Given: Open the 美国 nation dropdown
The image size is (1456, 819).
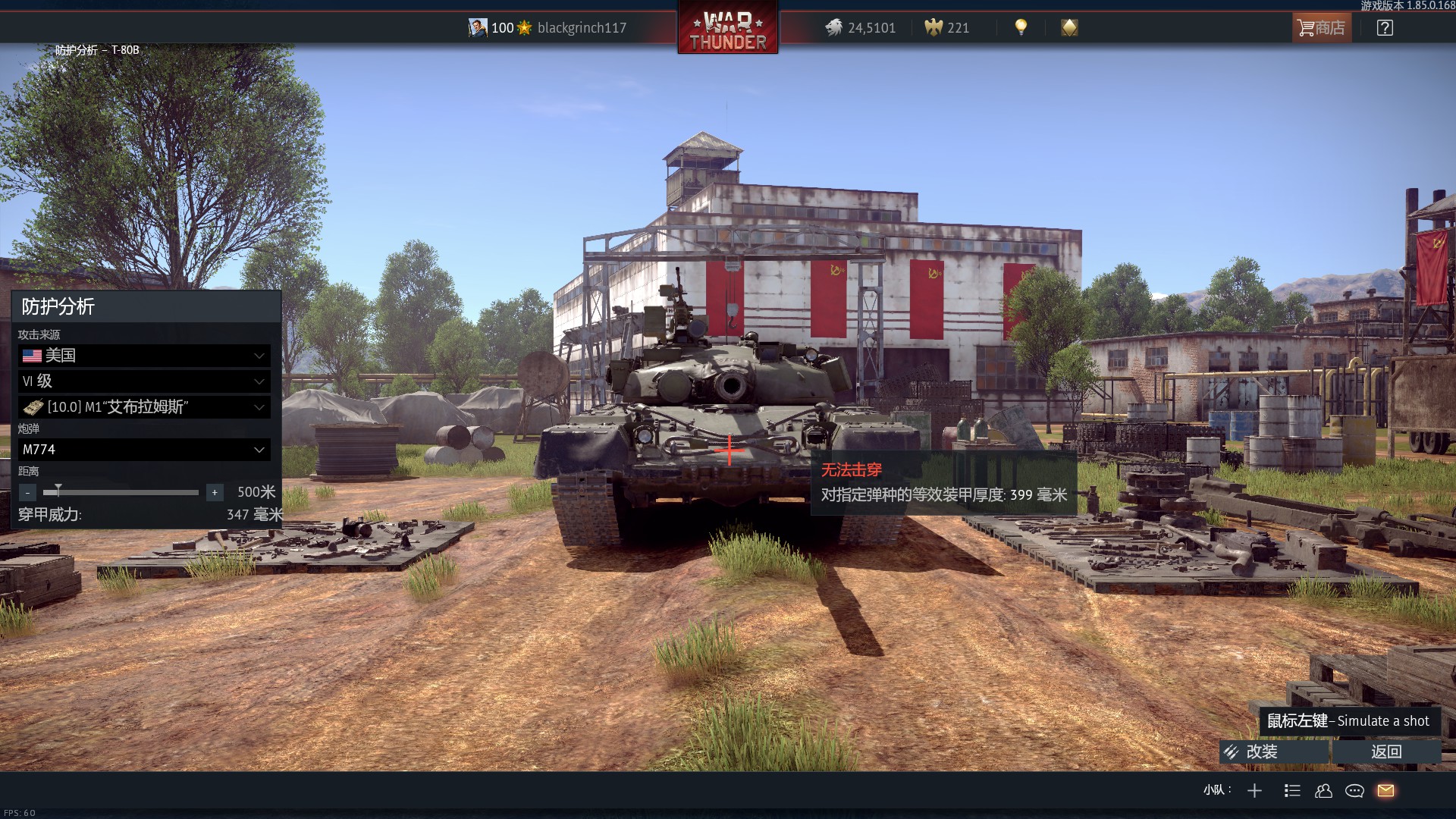Looking at the screenshot, I should point(144,356).
